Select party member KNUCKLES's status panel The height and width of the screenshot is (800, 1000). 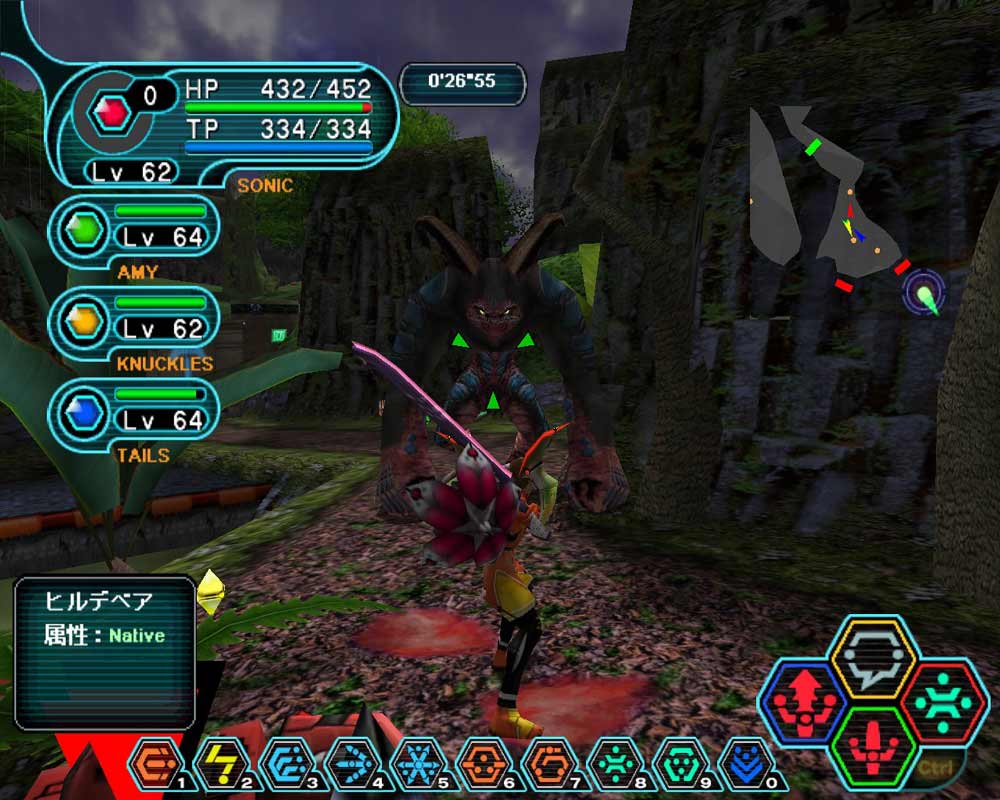click(133, 323)
